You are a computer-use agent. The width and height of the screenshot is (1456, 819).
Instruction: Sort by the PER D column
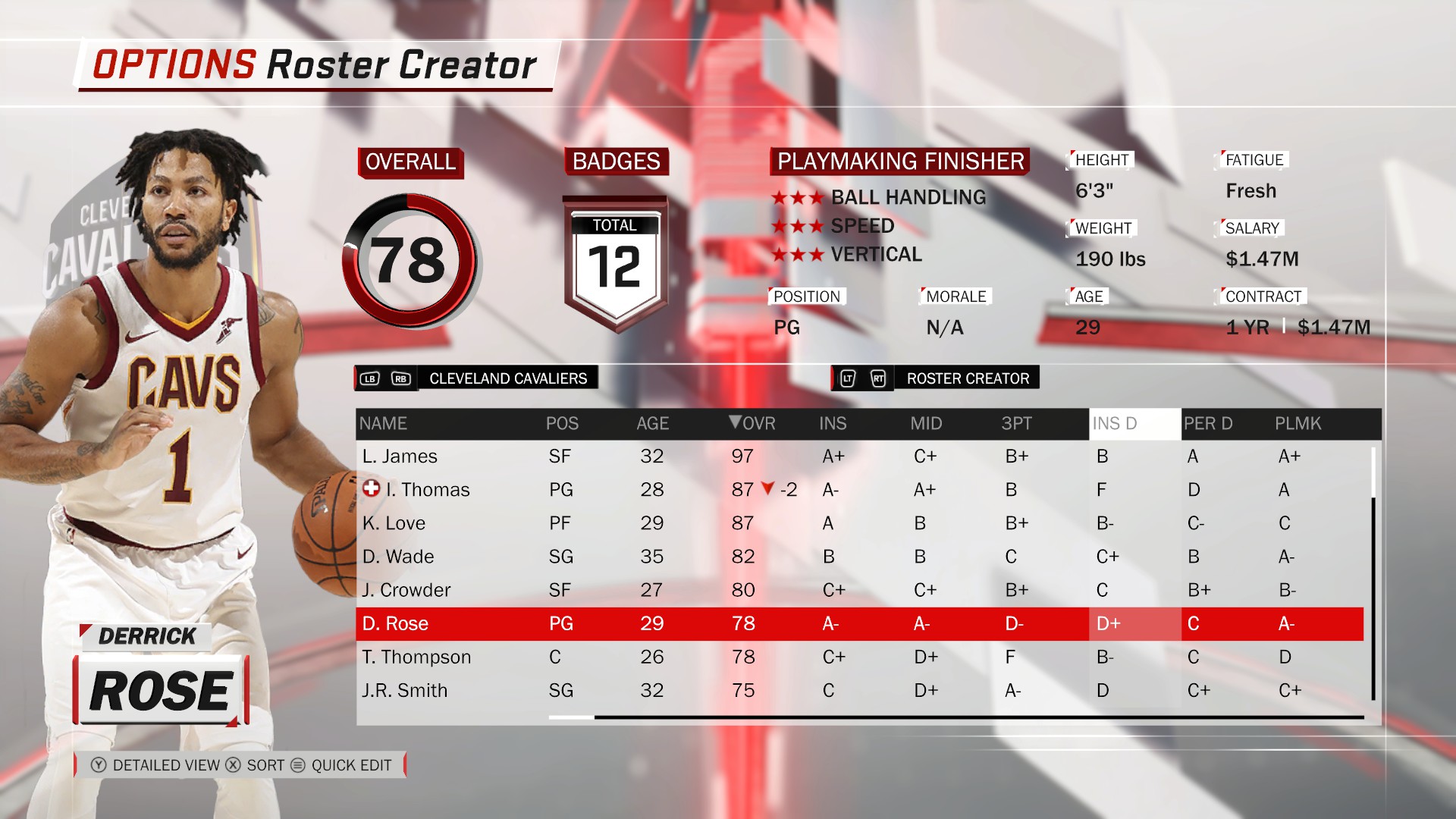point(1208,423)
